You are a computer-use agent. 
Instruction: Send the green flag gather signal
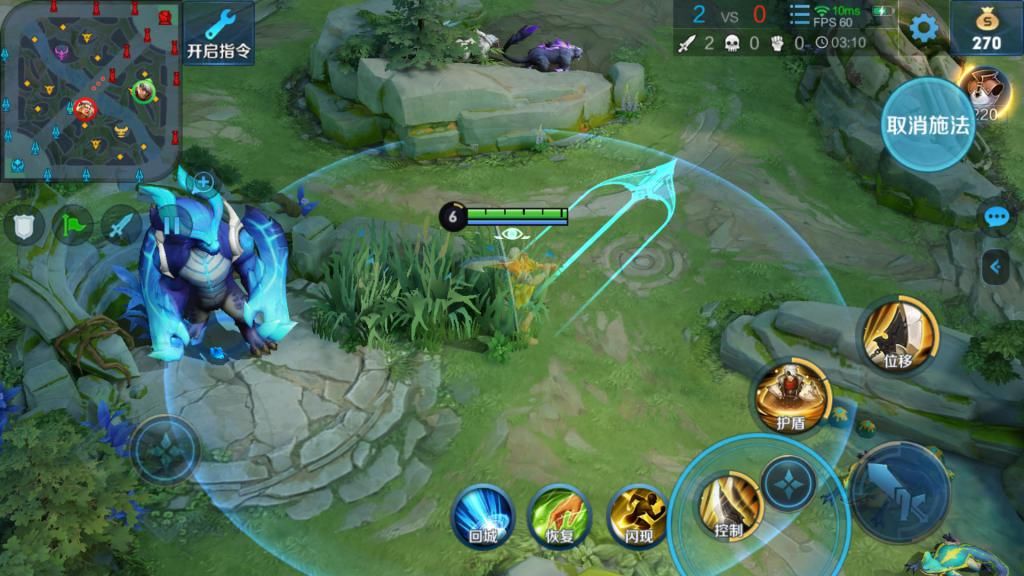click(x=73, y=225)
